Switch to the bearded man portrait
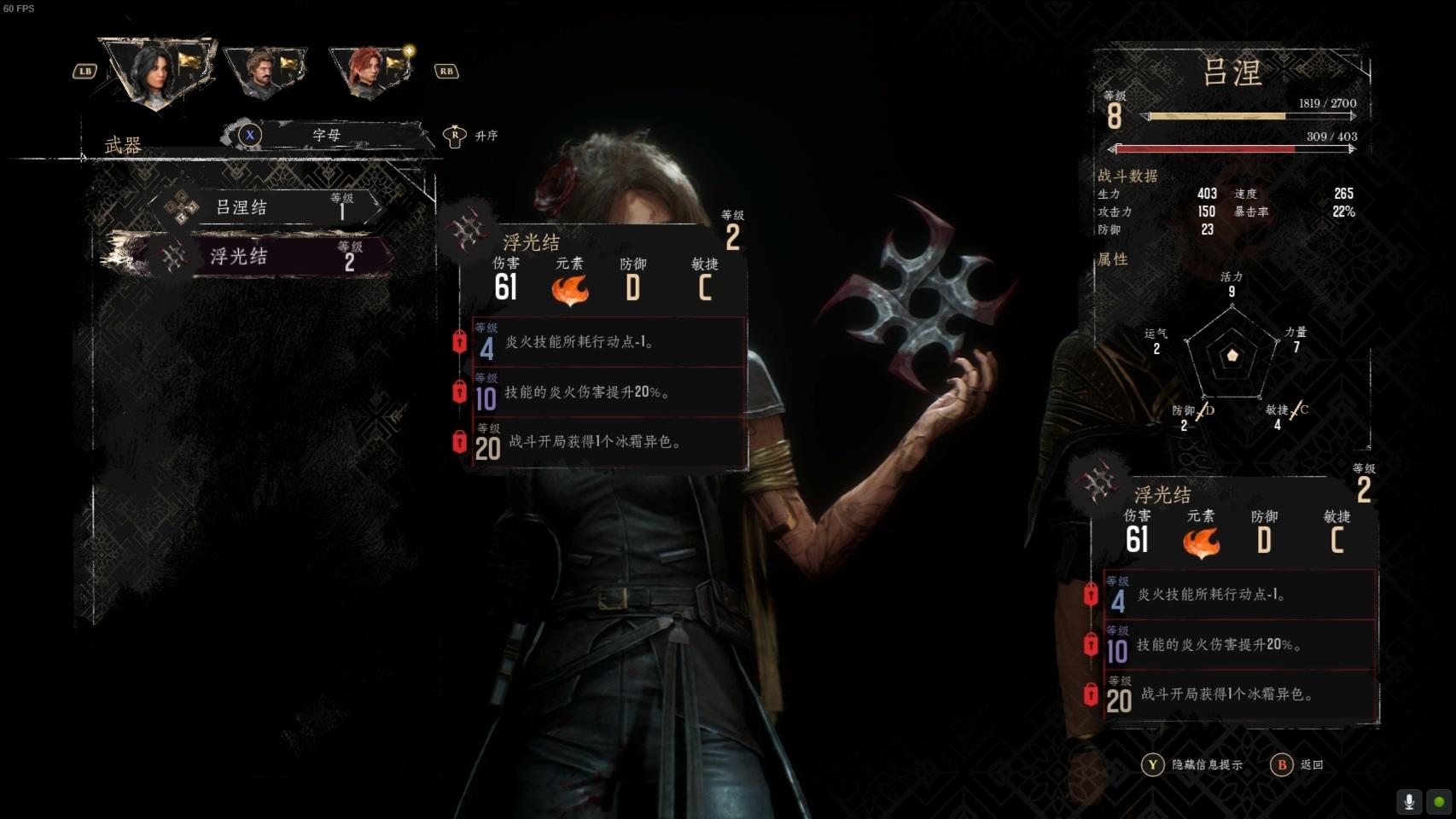This screenshot has width=1456, height=819. pos(265,73)
